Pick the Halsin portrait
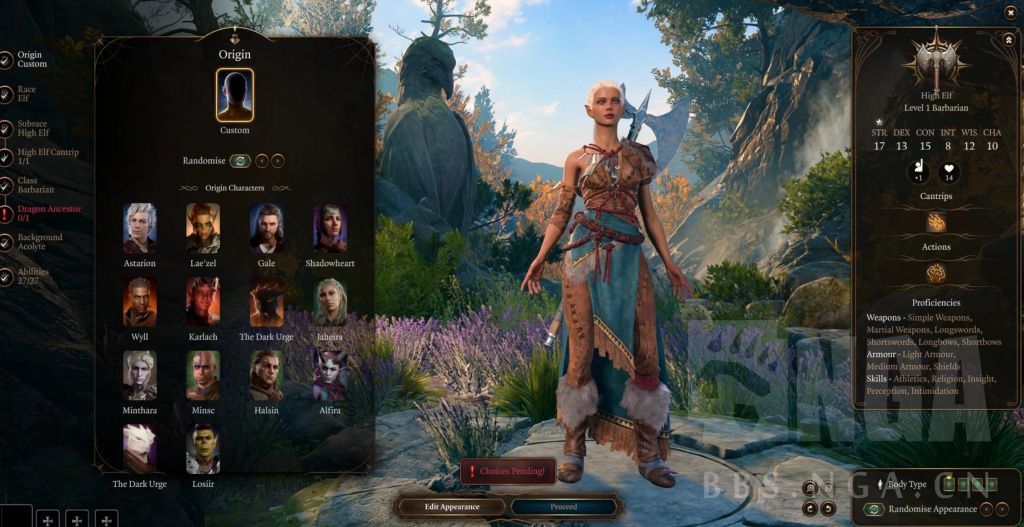 pos(267,375)
